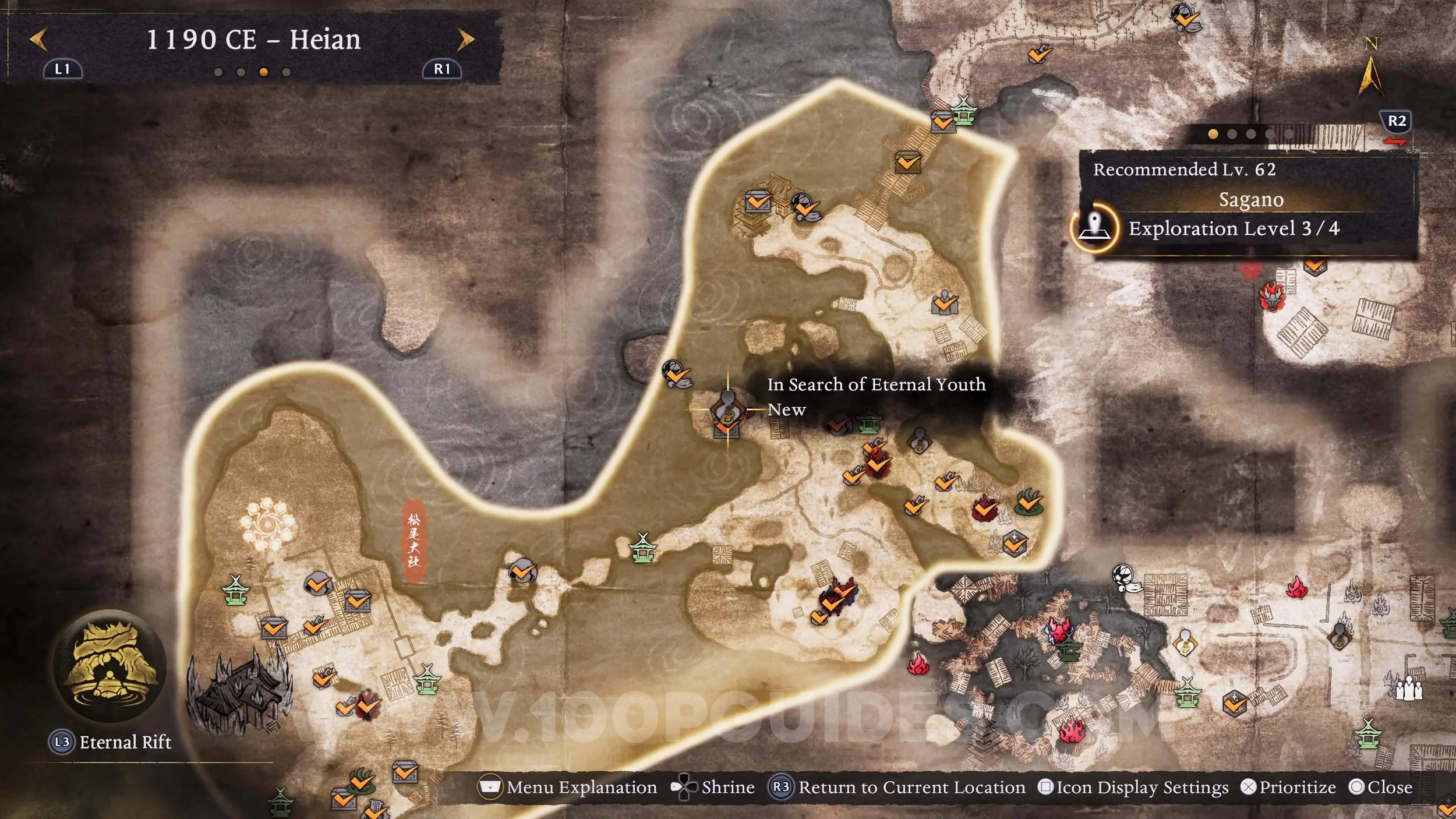Open Menu Explanation
This screenshot has height=819, width=1456.
coord(567,788)
